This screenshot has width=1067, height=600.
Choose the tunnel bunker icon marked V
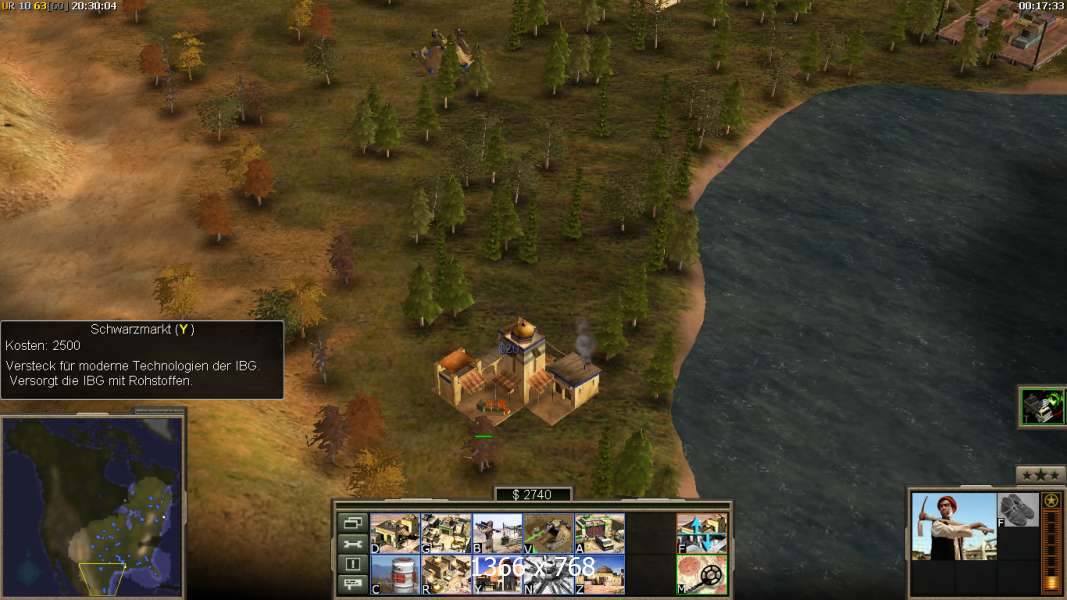(548, 533)
